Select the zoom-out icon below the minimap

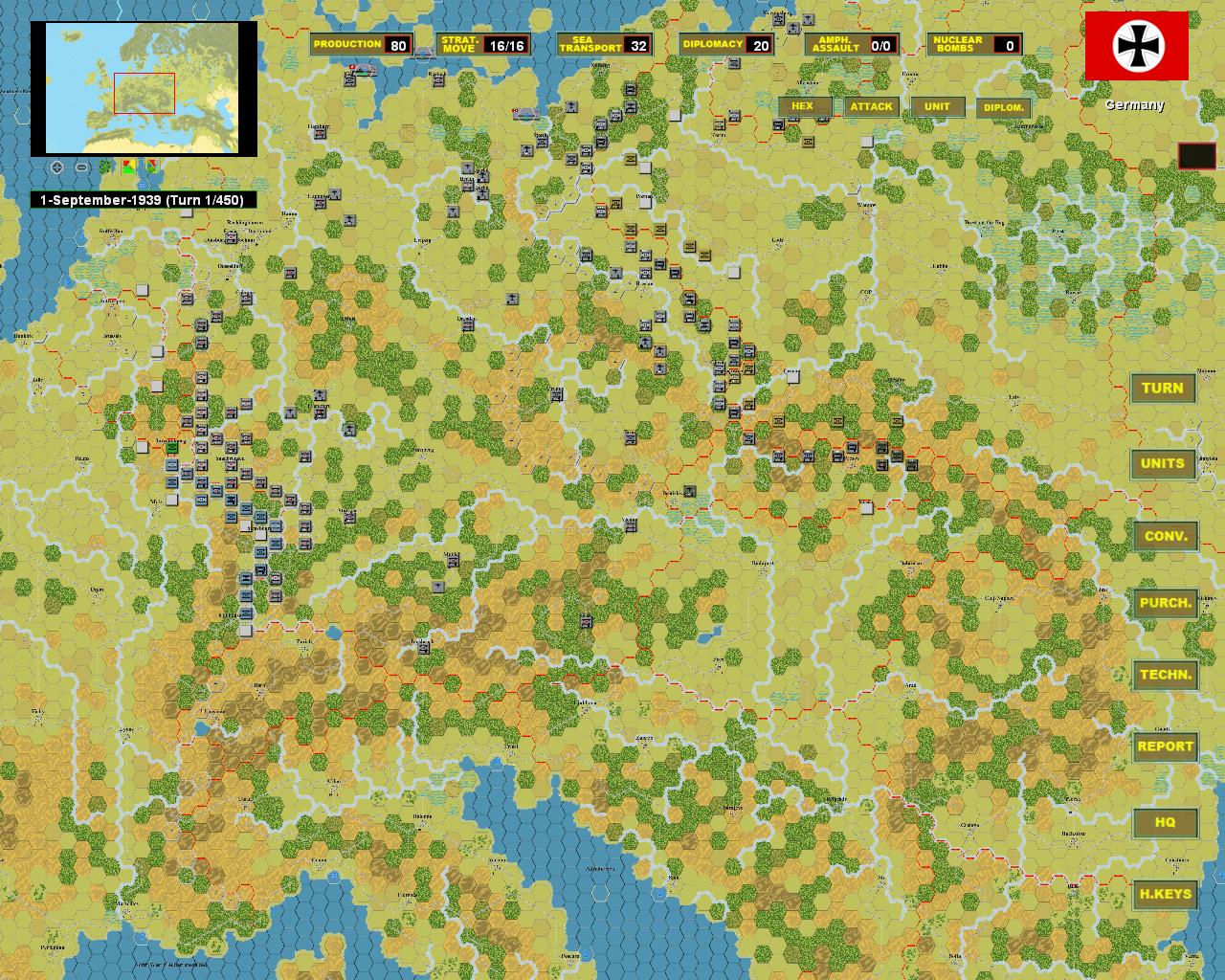(81, 167)
